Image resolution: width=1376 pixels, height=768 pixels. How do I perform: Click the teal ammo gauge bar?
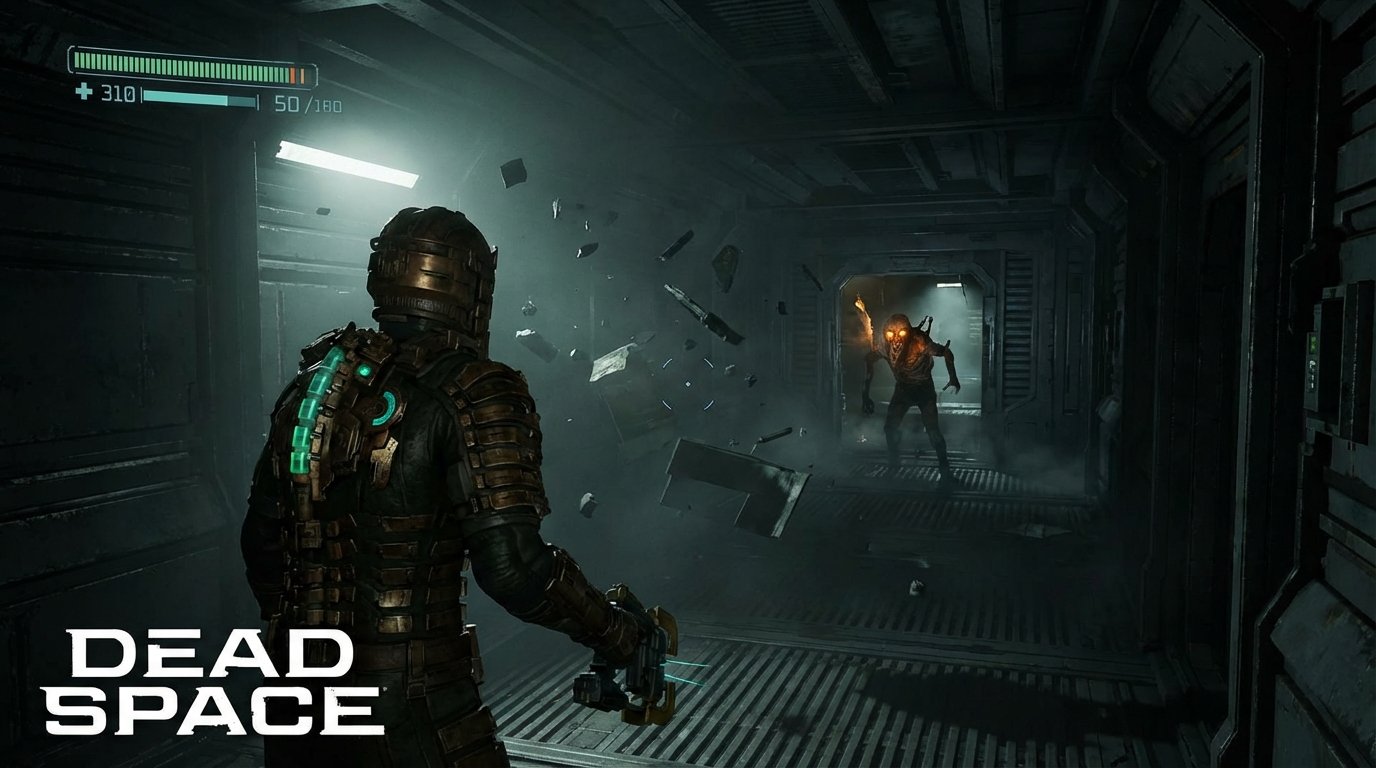point(200,98)
